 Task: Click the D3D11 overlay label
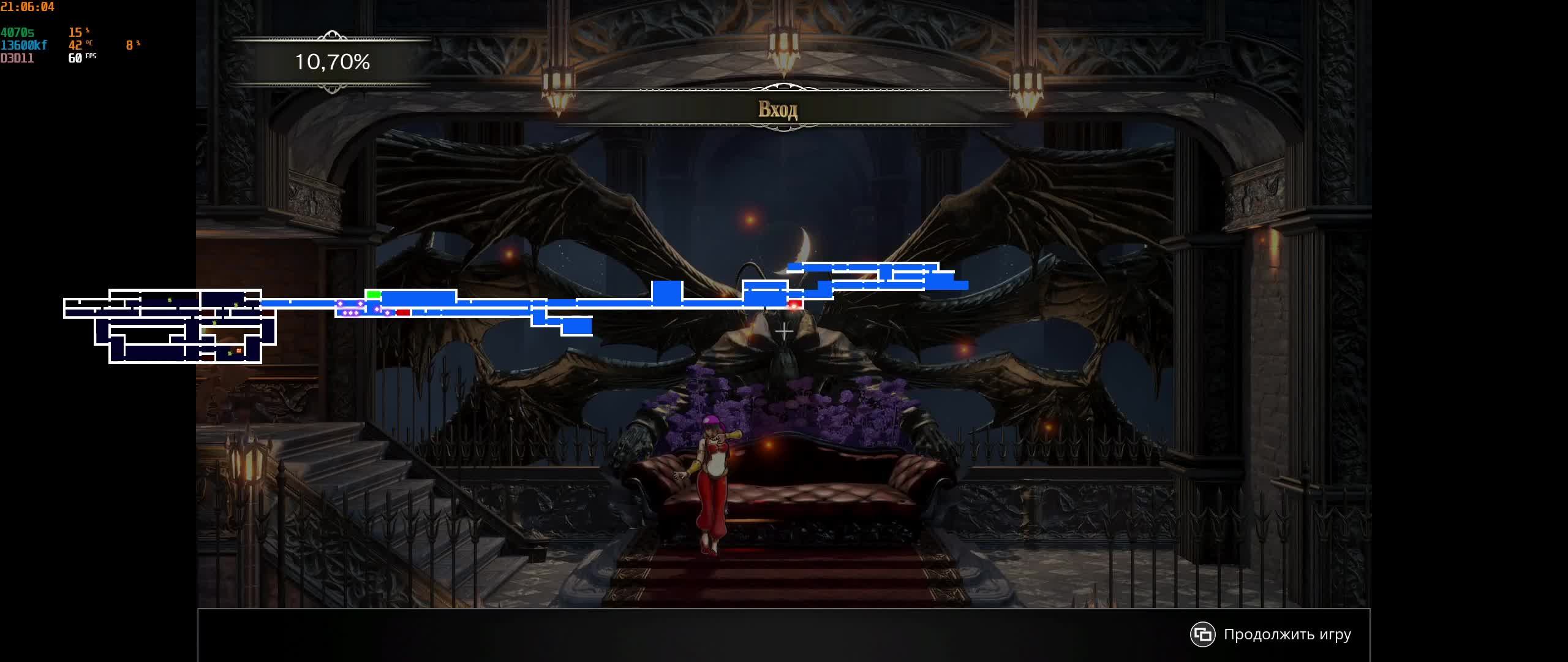pyautogui.click(x=17, y=58)
